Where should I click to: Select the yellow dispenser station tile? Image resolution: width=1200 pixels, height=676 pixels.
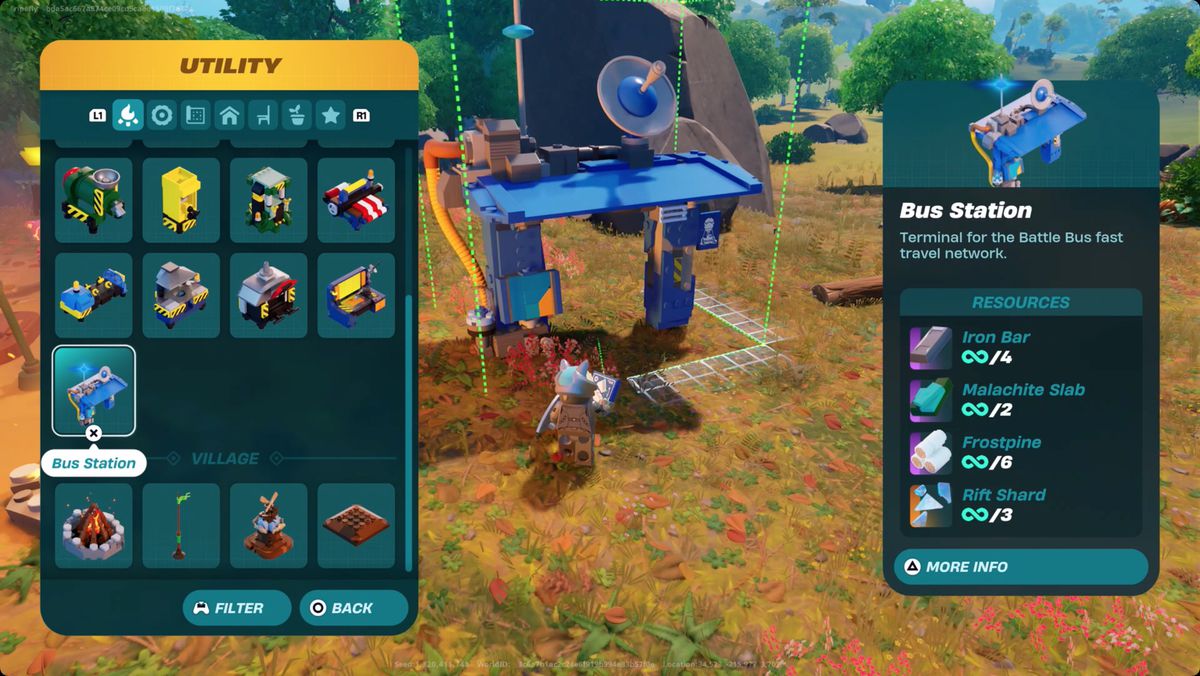(x=181, y=199)
